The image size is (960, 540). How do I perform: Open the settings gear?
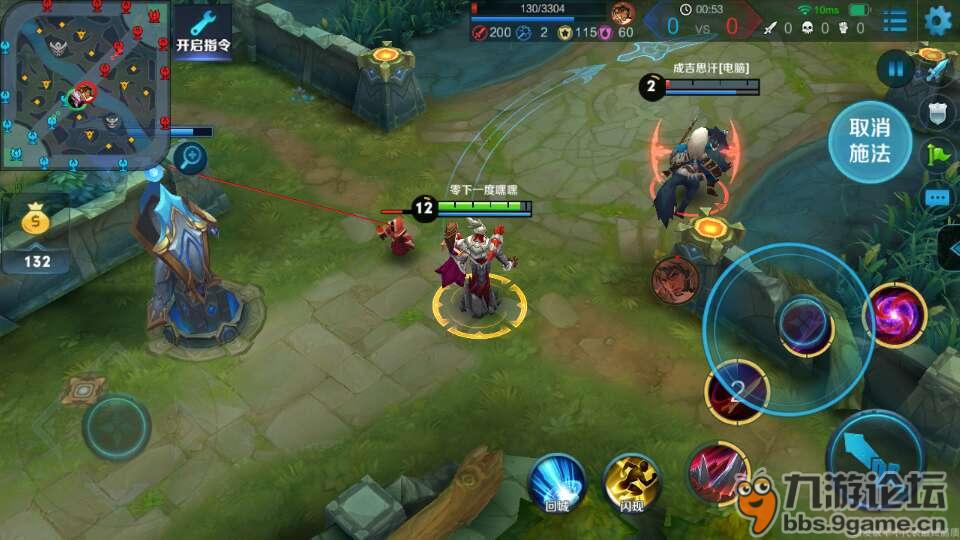[x=938, y=20]
